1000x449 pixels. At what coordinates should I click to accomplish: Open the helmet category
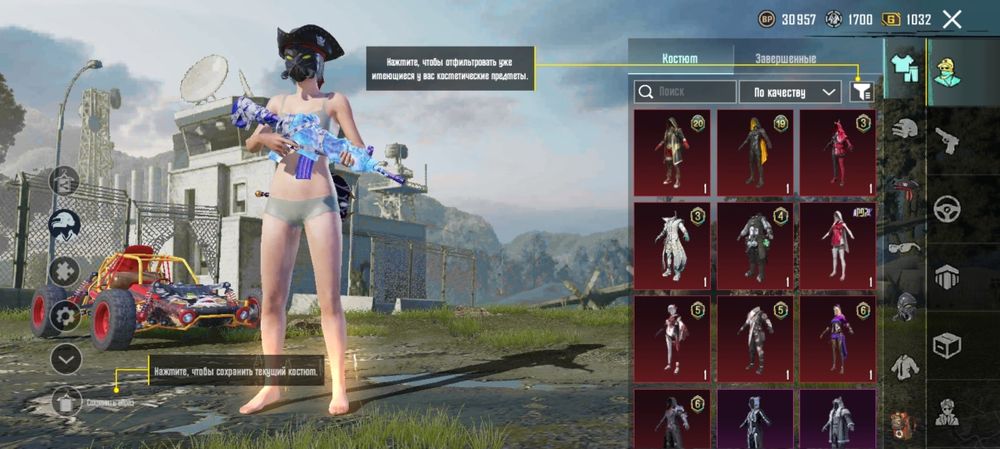(x=905, y=128)
